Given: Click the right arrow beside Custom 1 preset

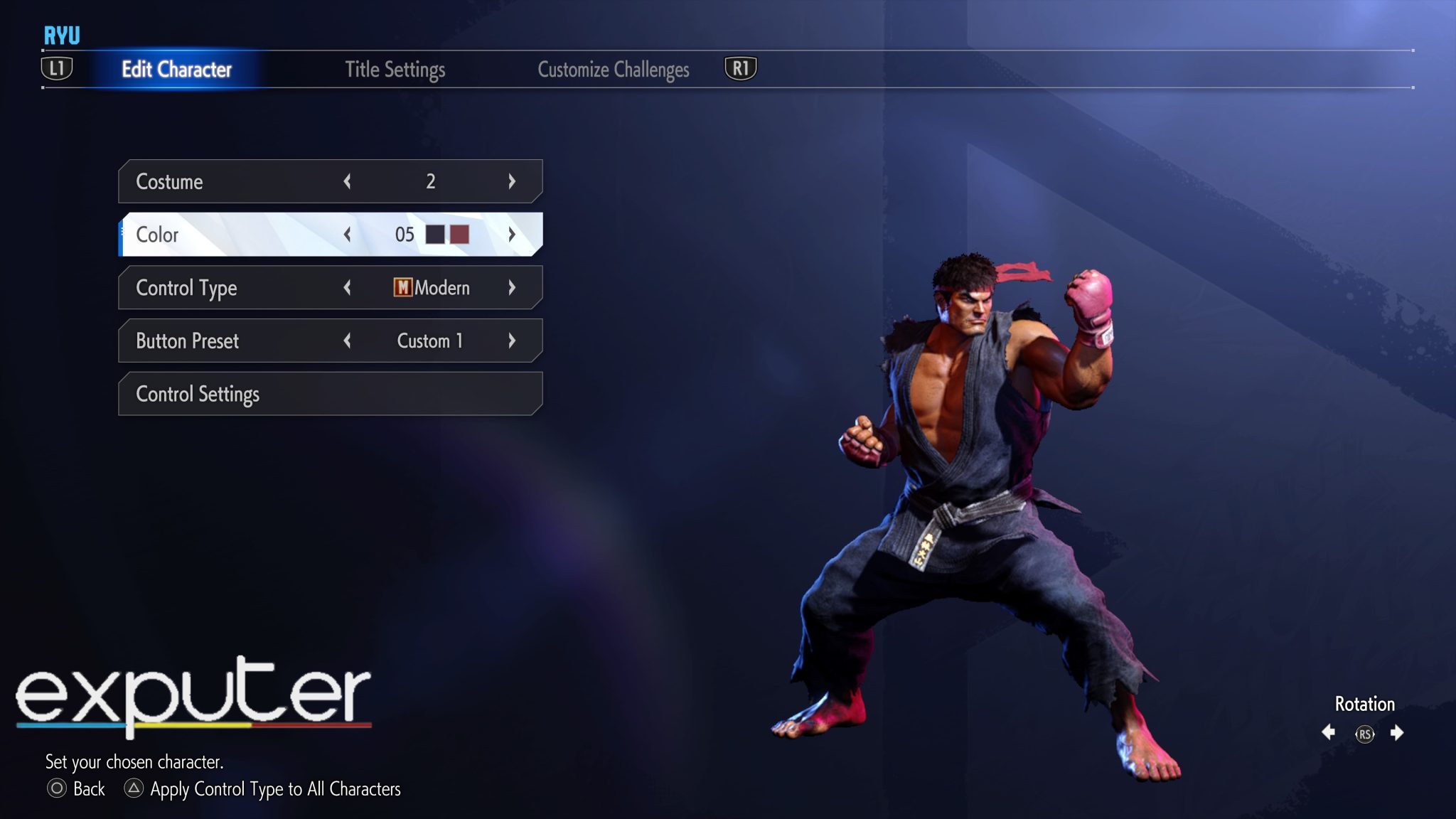Looking at the screenshot, I should 512,341.
